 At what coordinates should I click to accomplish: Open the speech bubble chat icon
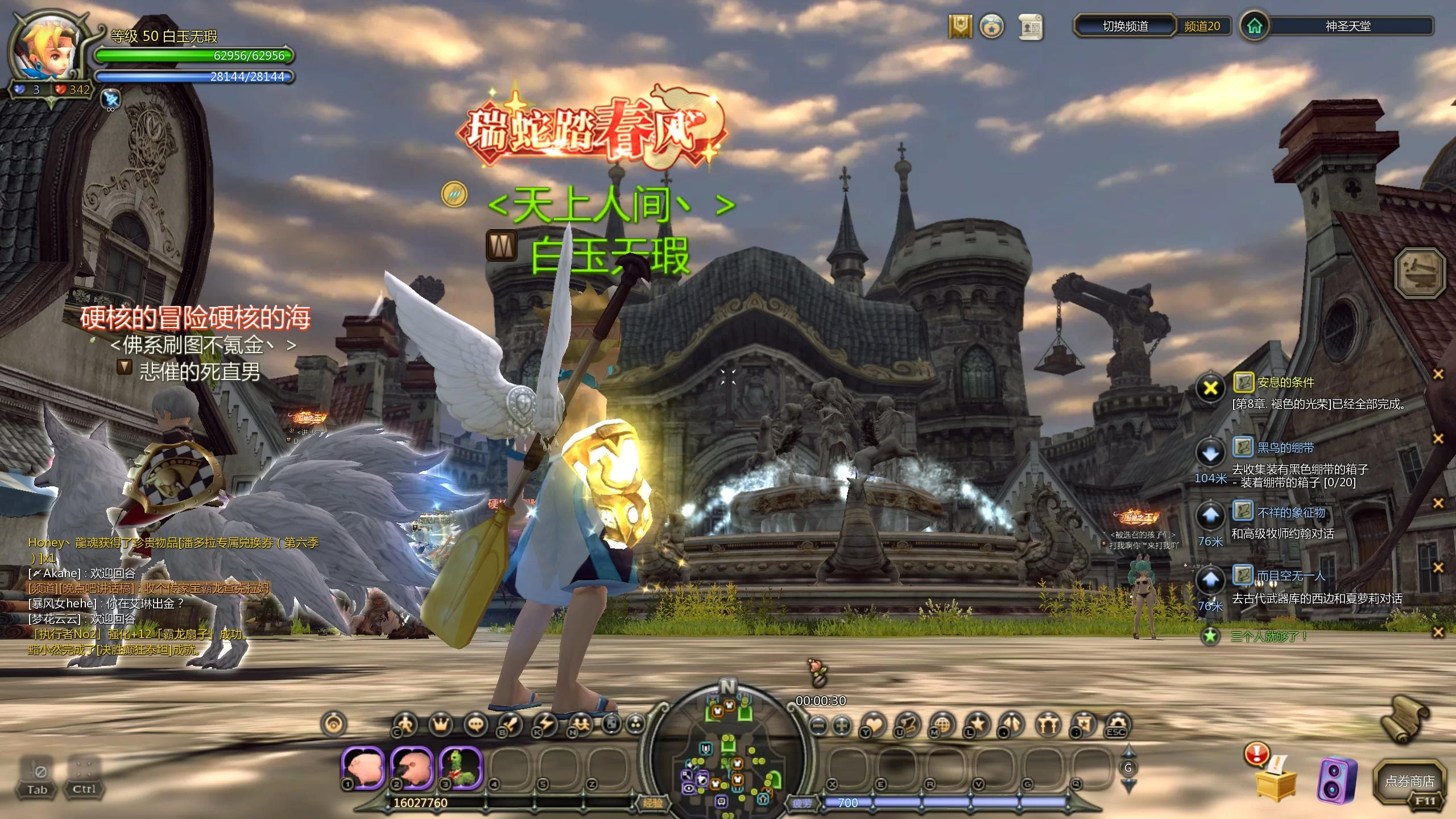coord(475,724)
